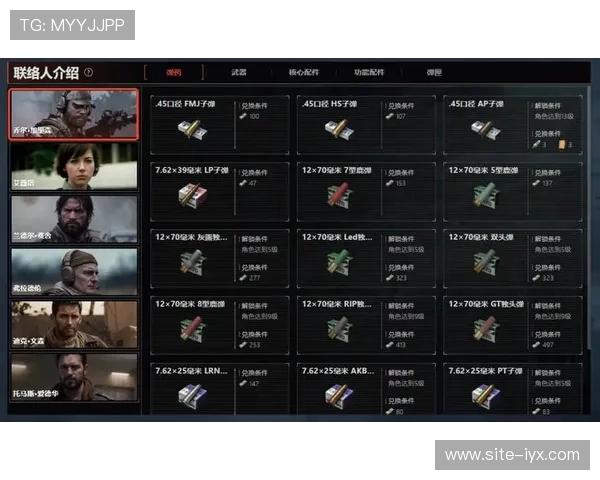Choose the .45口径 HS子弹 item
Image resolution: width=600 pixels, height=480 pixels.
(x=366, y=125)
